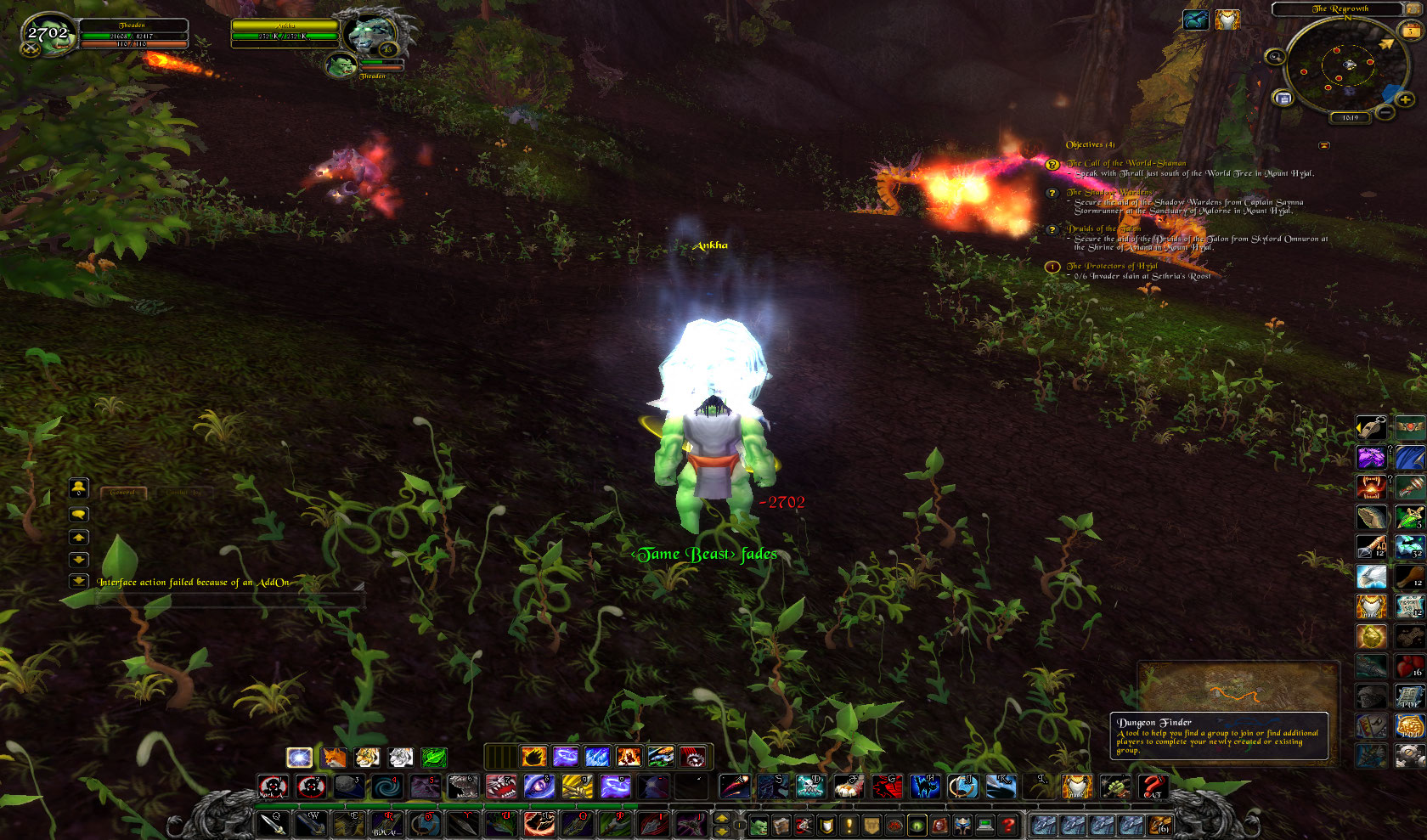The image size is (1427, 840).
Task: Select The Protectors of Hyjal objective
Action: pos(1111,266)
